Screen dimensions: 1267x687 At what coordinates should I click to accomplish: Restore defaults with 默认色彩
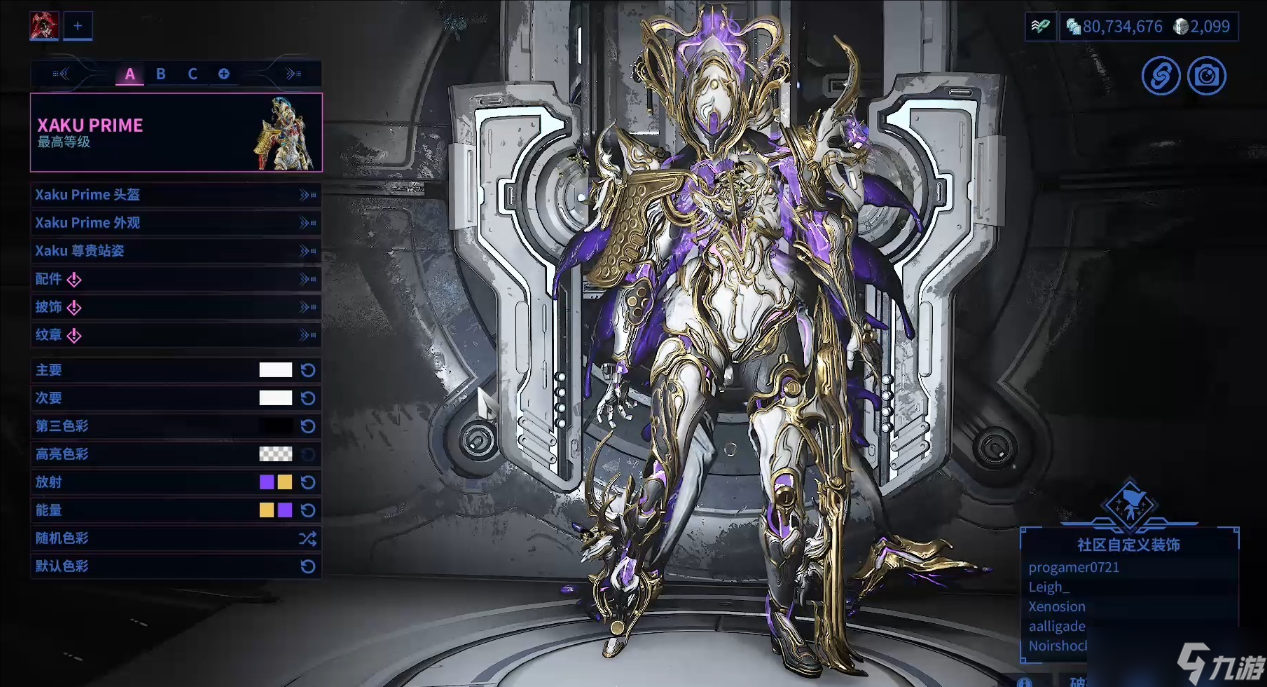[x=308, y=566]
